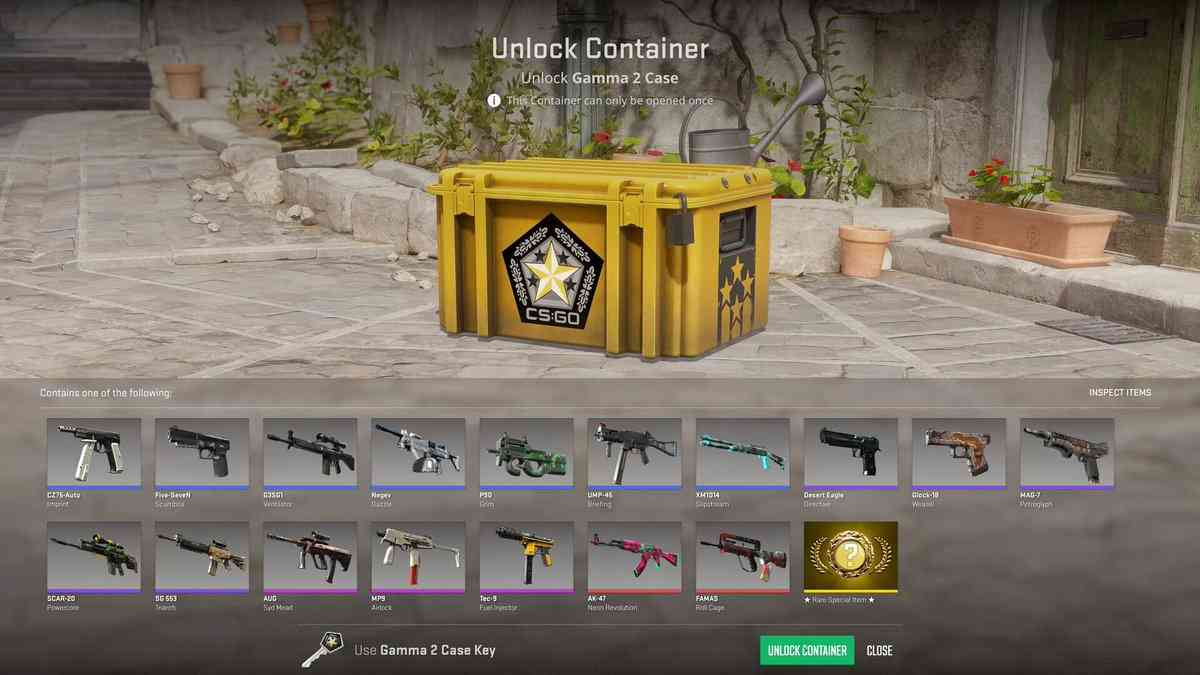Select the XM1014 Slipstream shotgun
This screenshot has width=1200, height=675.
click(742, 453)
